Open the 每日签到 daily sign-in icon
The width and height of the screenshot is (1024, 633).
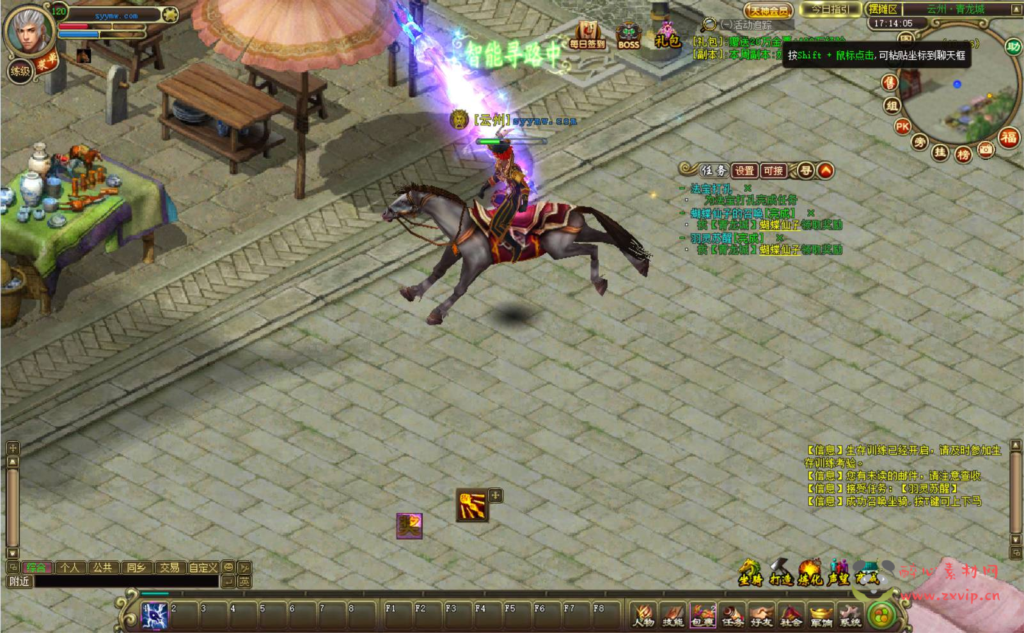586,34
